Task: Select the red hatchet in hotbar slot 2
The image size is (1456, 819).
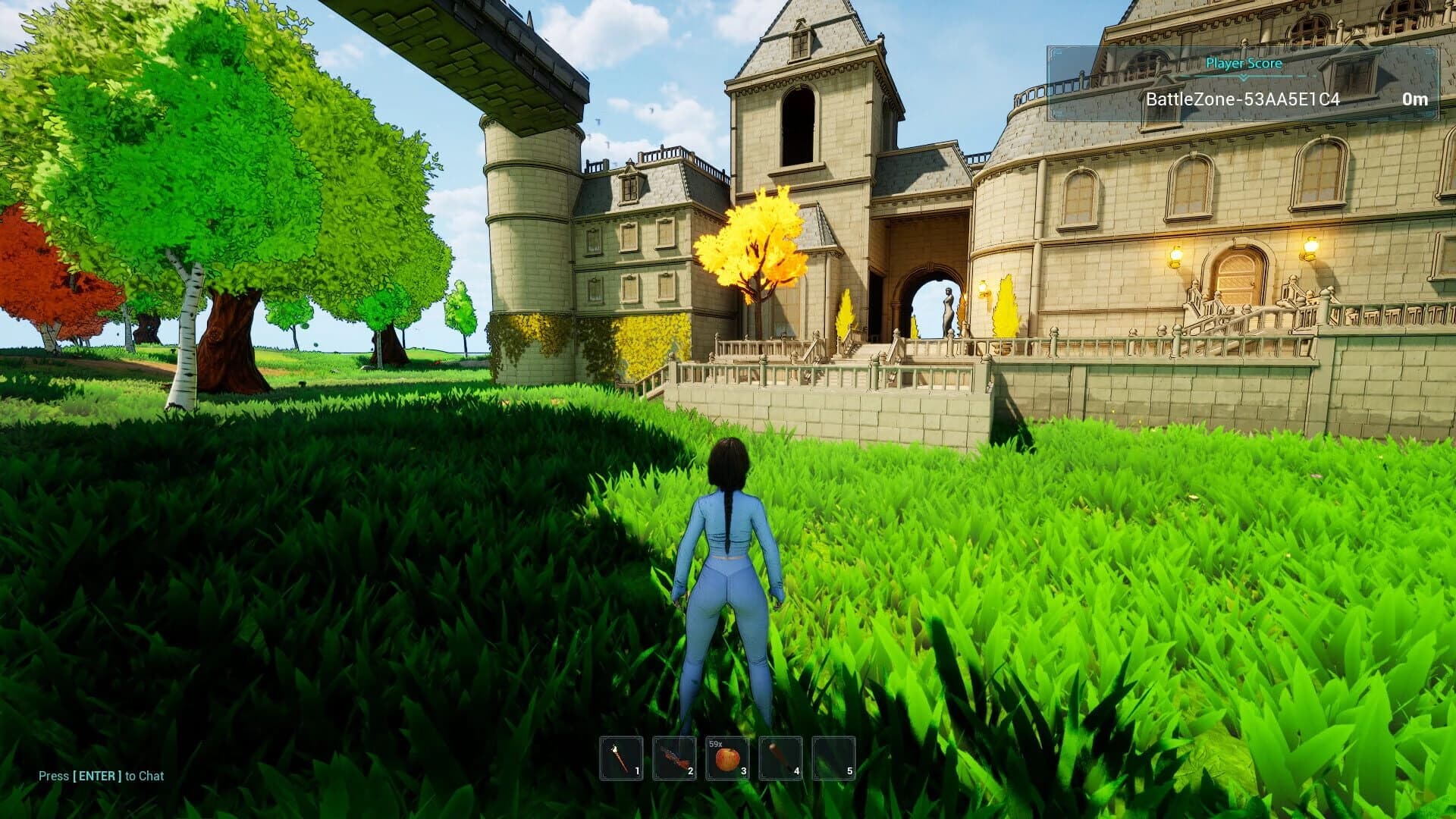Action: 674,757
